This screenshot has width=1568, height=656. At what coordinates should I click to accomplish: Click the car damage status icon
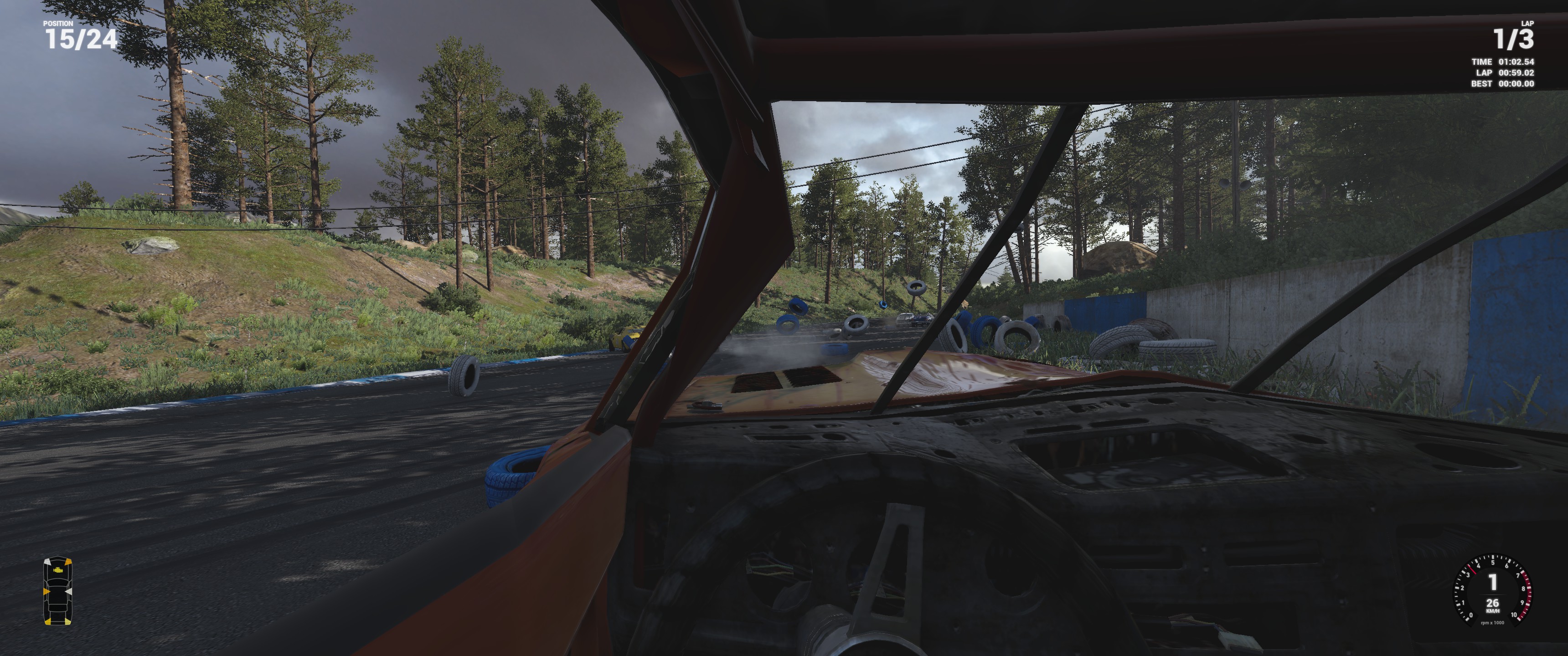pos(57,591)
